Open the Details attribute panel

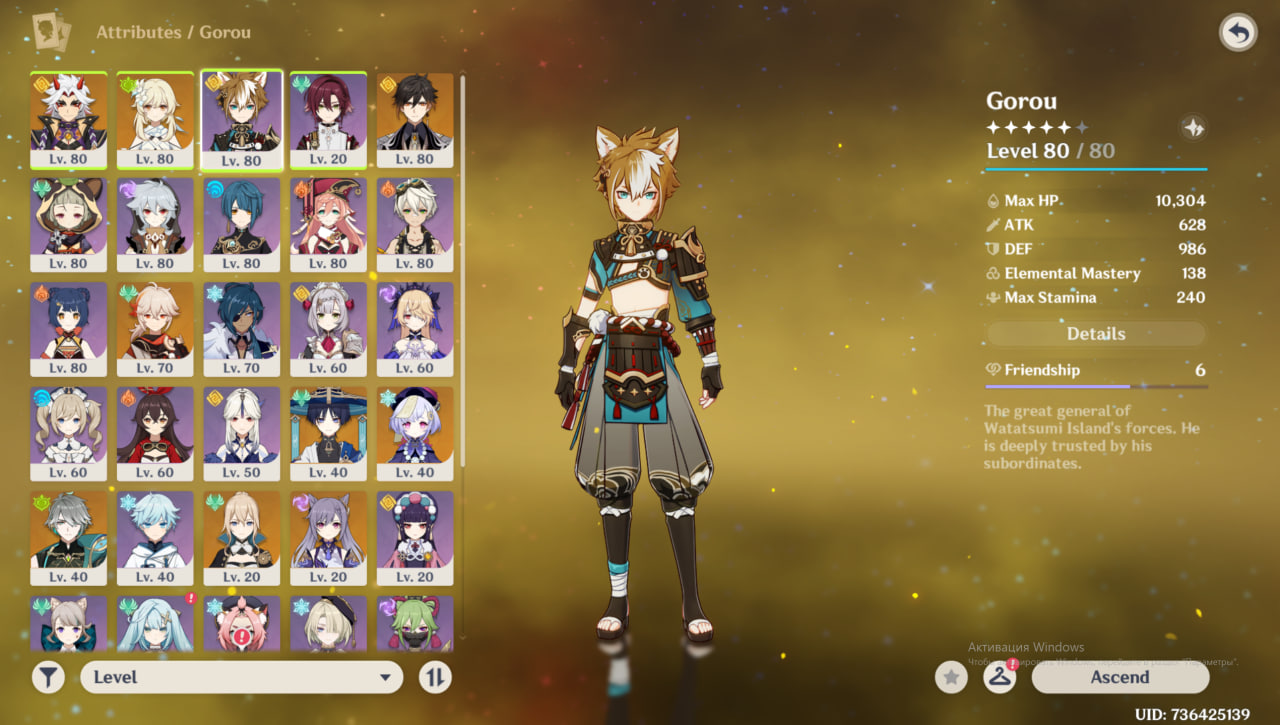(x=1096, y=334)
